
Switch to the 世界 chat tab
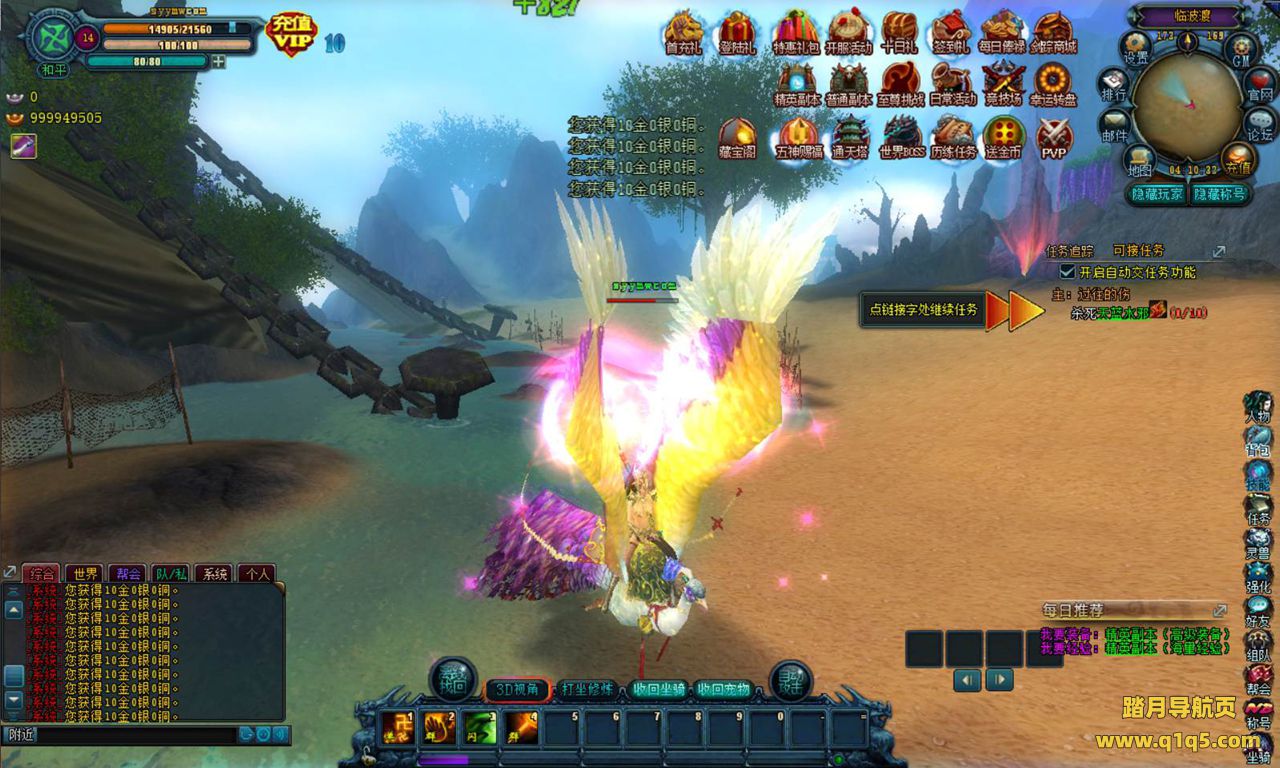click(84, 574)
